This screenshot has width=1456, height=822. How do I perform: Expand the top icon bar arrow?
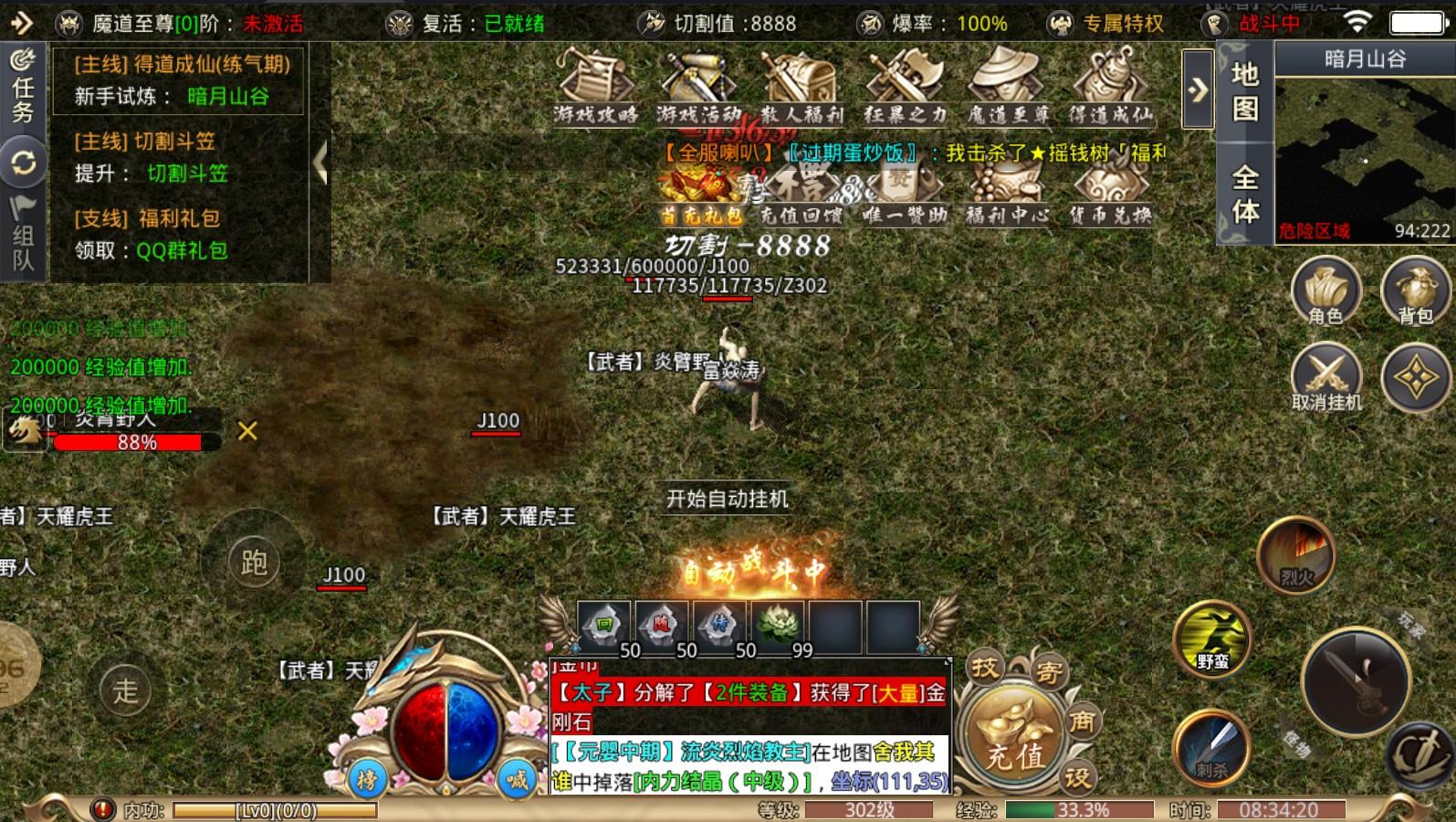[x=1198, y=90]
